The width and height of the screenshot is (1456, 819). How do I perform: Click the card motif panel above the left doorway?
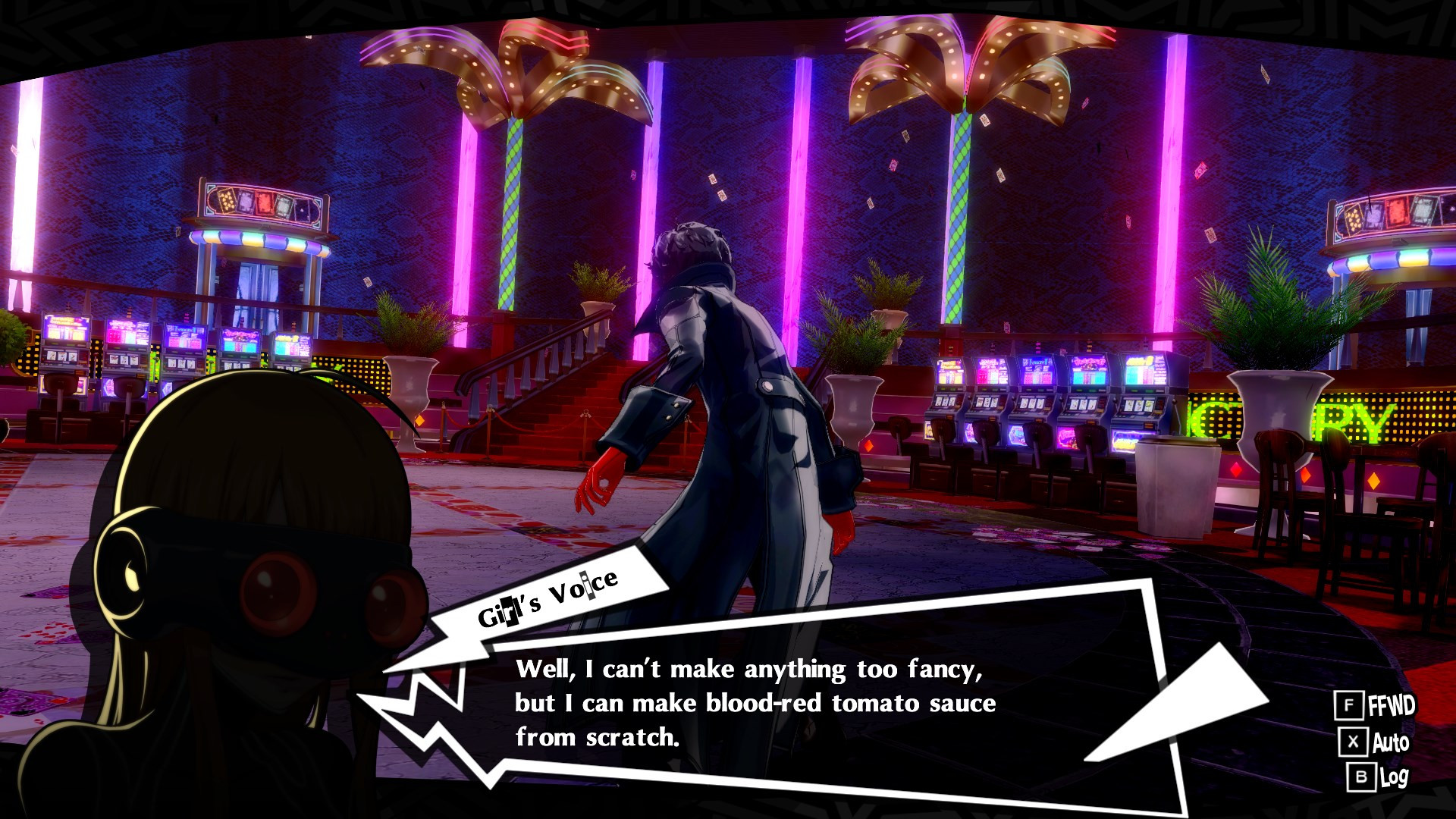(262, 205)
